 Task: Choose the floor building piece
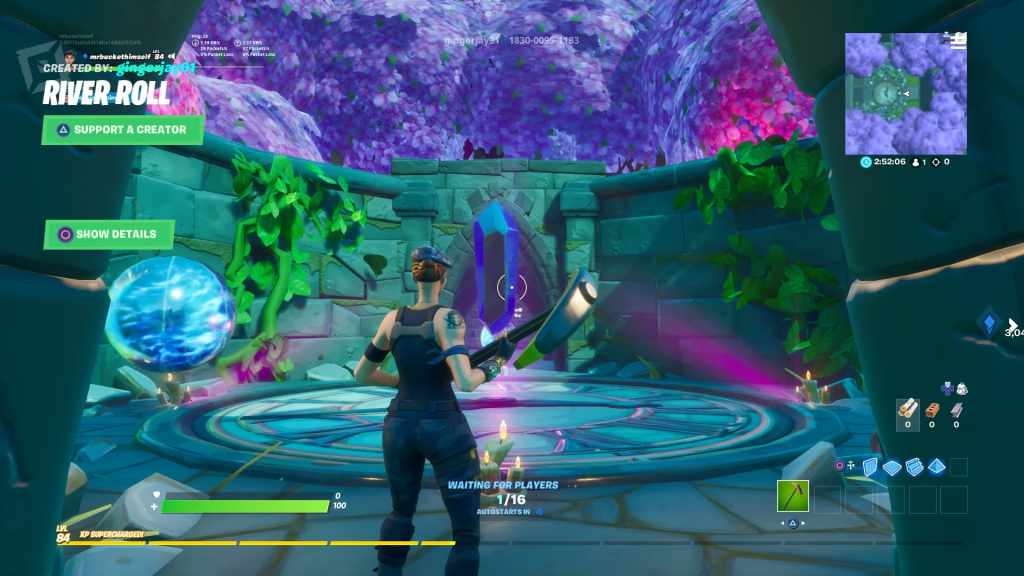pos(892,466)
